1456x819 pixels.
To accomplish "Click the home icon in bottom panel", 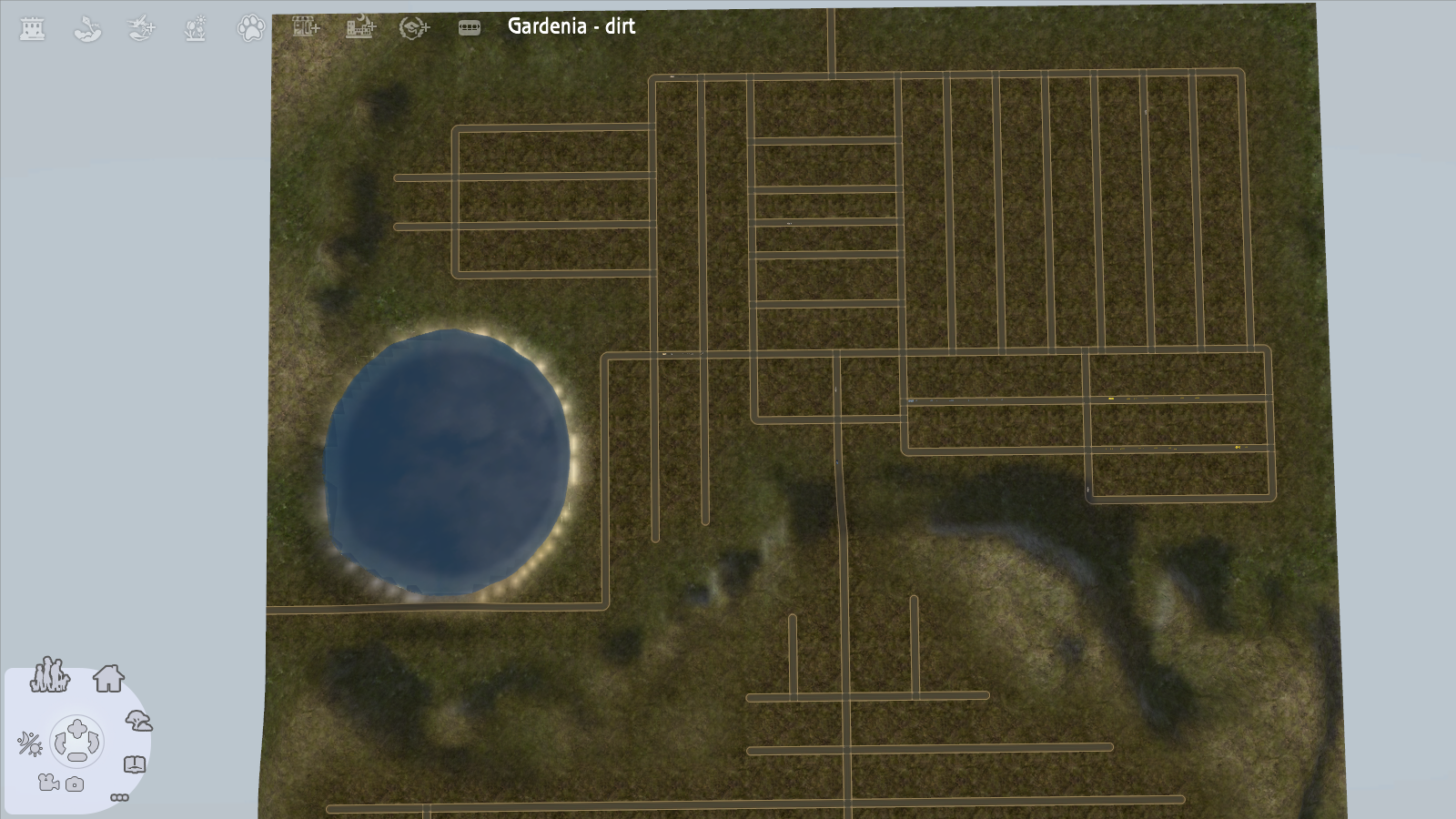I will coord(108,679).
